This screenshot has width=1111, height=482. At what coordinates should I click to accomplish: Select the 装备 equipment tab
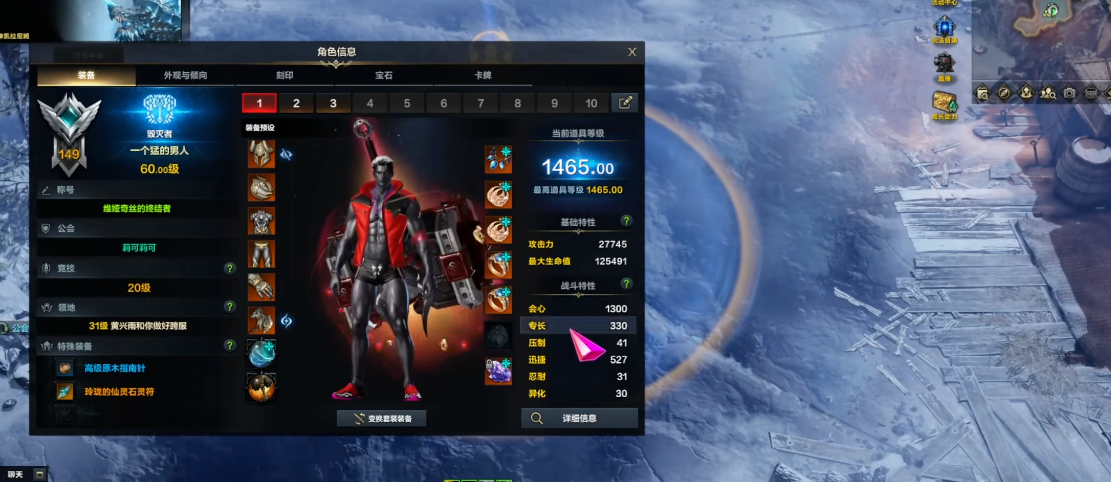tap(86, 76)
